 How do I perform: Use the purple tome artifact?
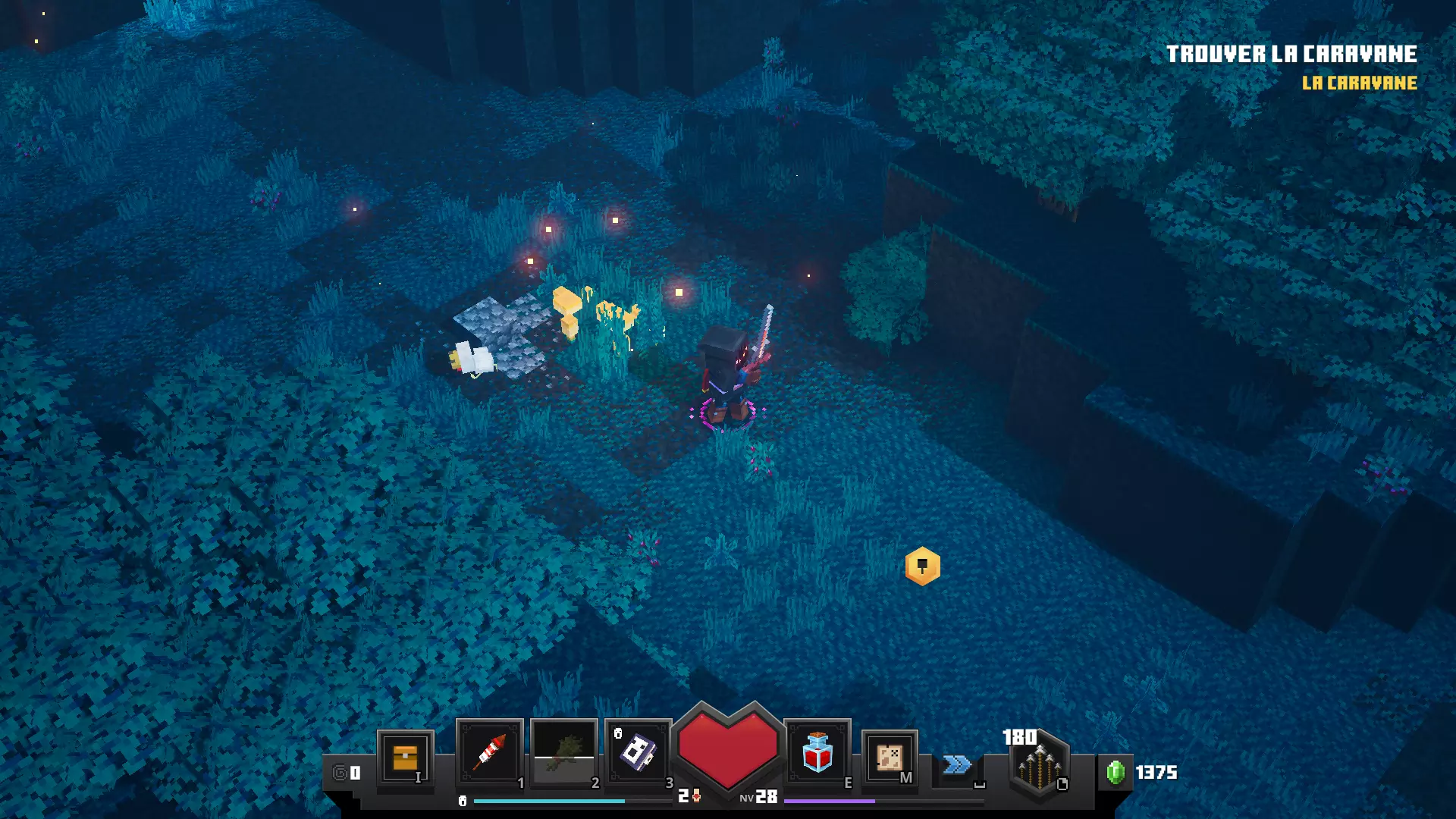(638, 752)
